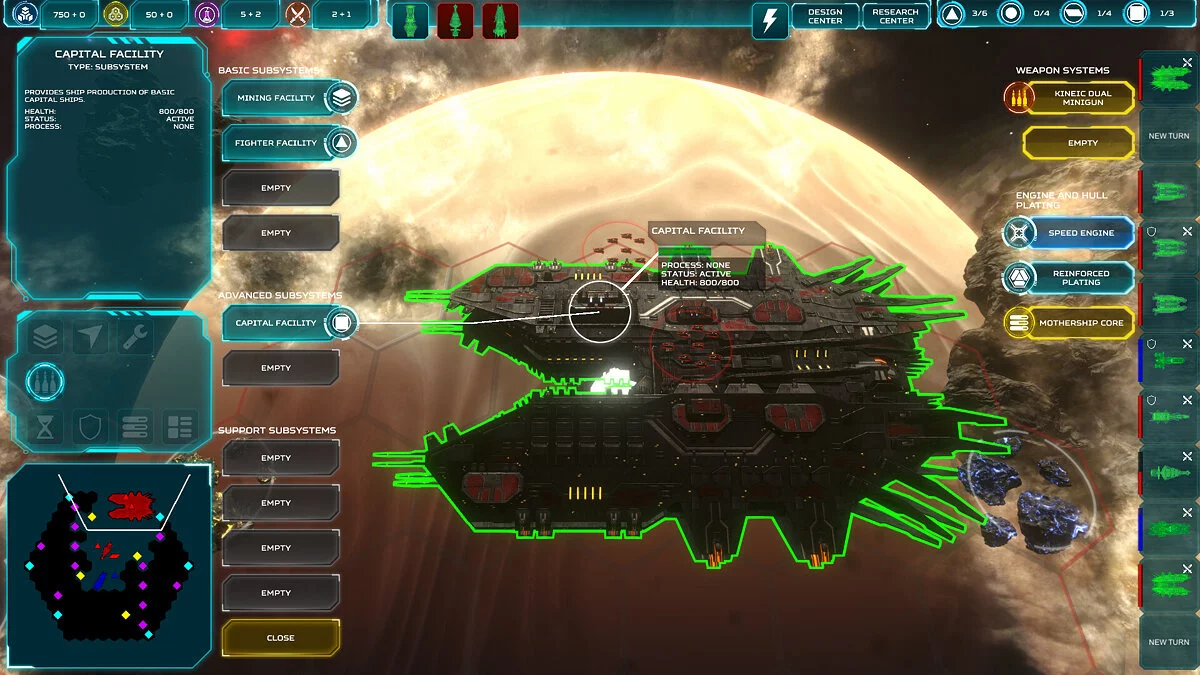Open the Research Center
Viewport: 1200px width, 675px height.
pos(895,16)
